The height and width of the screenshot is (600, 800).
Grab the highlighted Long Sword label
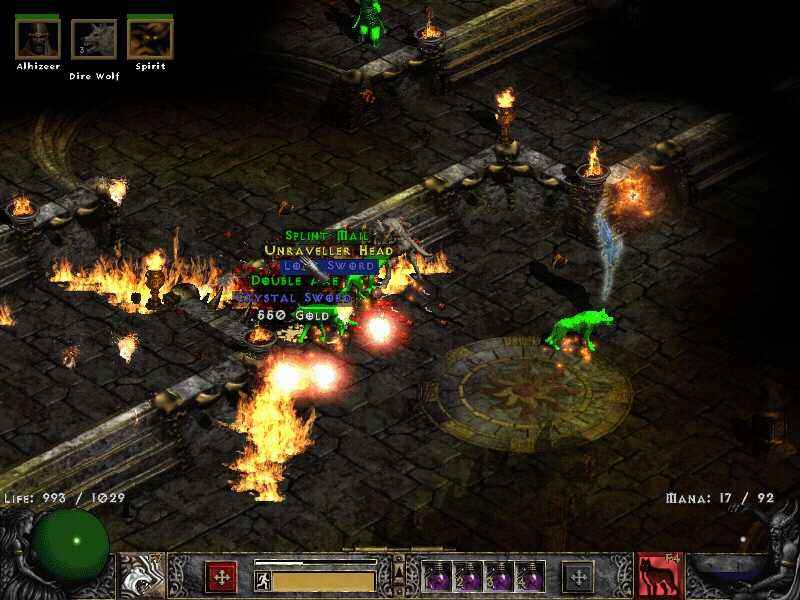[x=328, y=267]
